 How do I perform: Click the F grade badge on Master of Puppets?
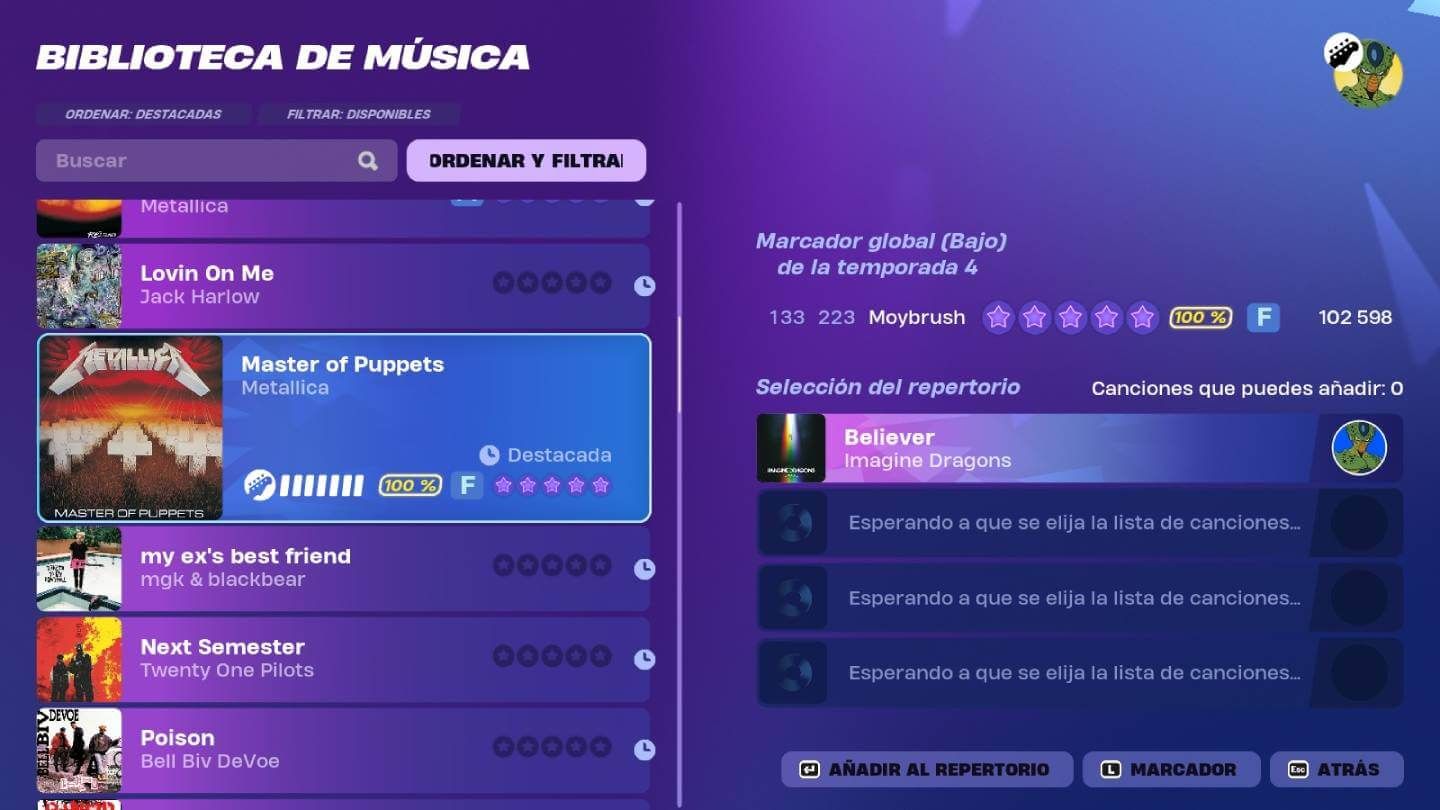point(466,485)
